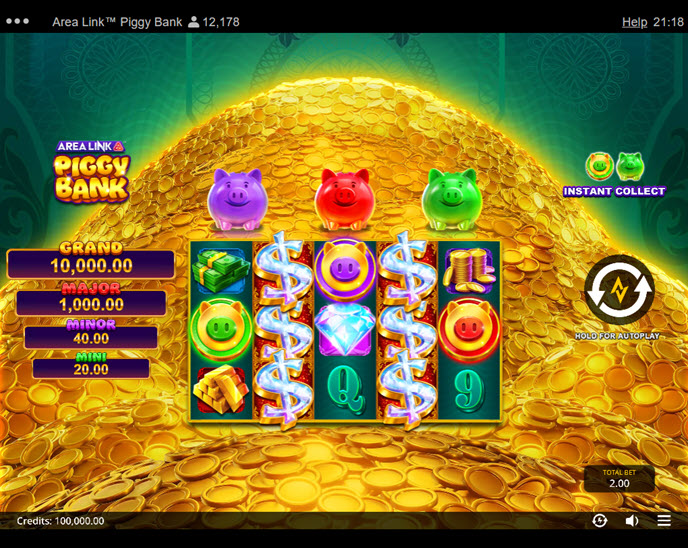Mute the game sound via speaker icon
The width and height of the screenshot is (688, 548).
632,521
